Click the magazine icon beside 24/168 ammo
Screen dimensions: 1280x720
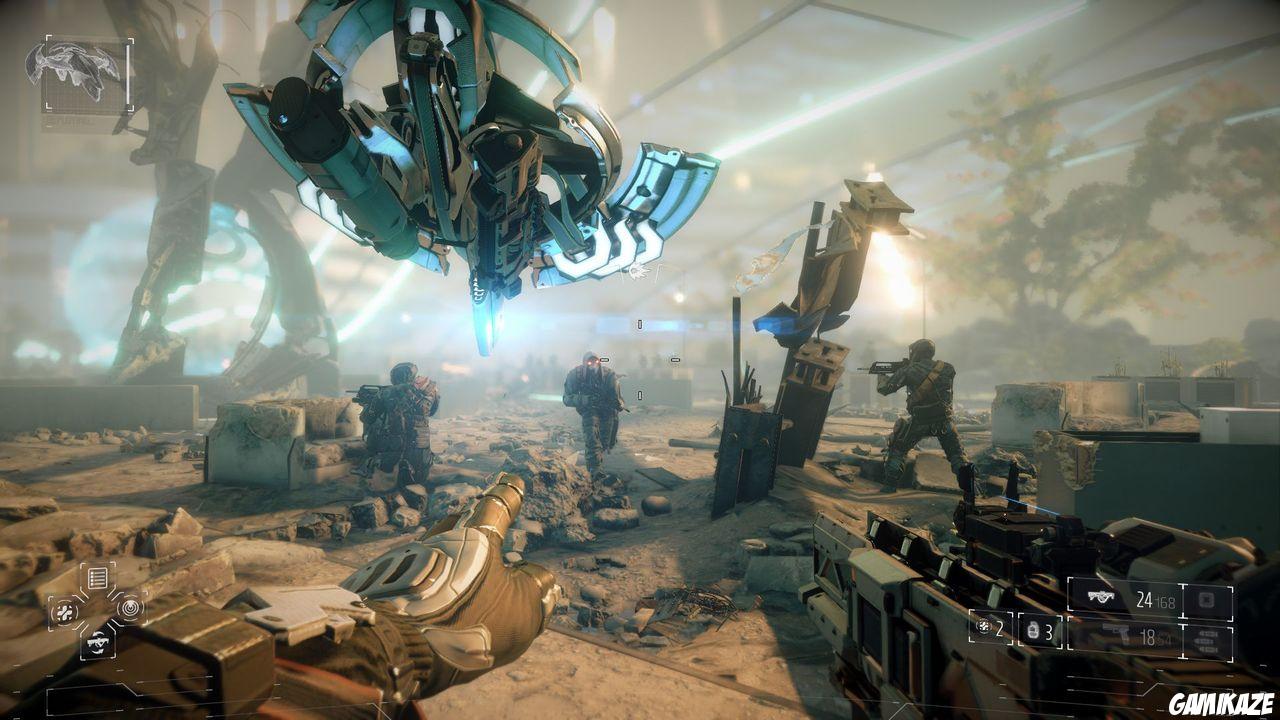[x=1208, y=599]
